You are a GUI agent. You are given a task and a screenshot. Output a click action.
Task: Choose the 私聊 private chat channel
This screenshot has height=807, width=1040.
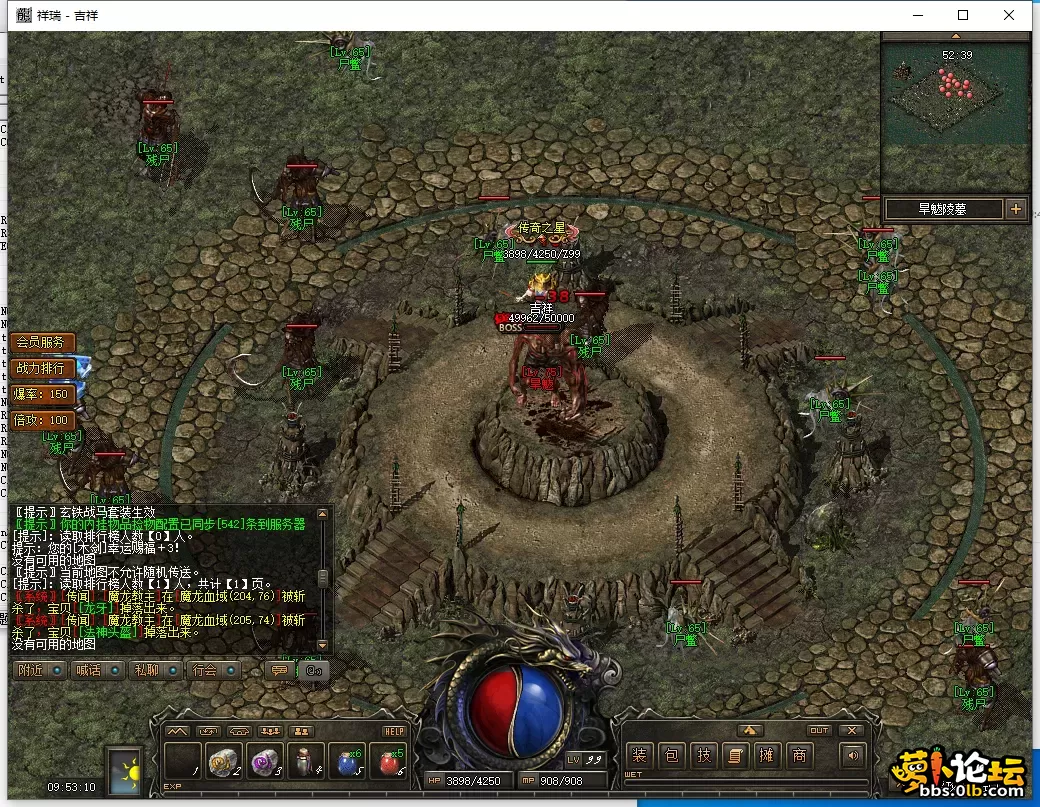click(x=155, y=670)
